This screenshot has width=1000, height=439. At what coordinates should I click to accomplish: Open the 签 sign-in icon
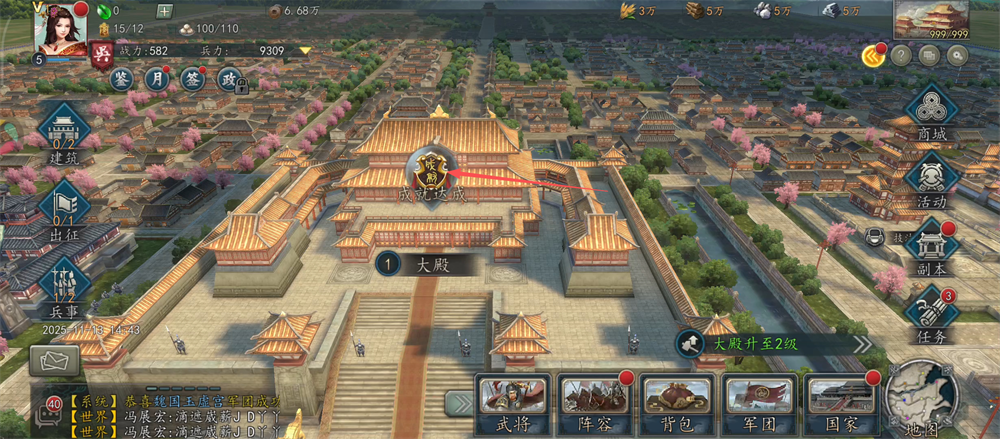[x=192, y=78]
